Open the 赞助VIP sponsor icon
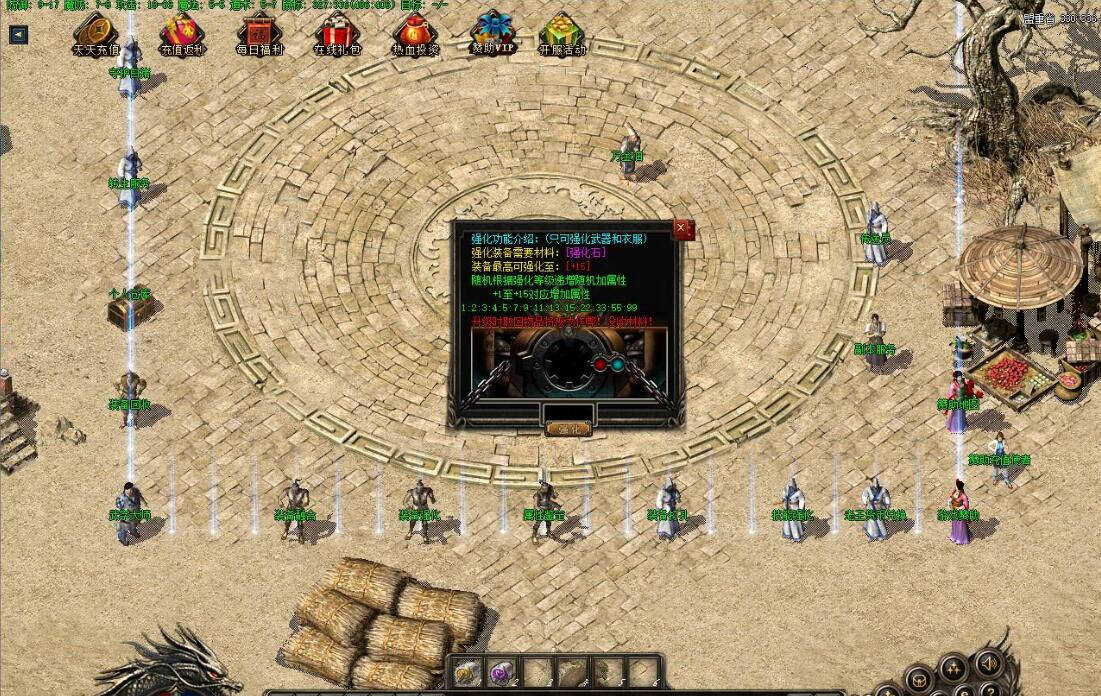Viewport: 1101px width, 696px height. (493, 33)
